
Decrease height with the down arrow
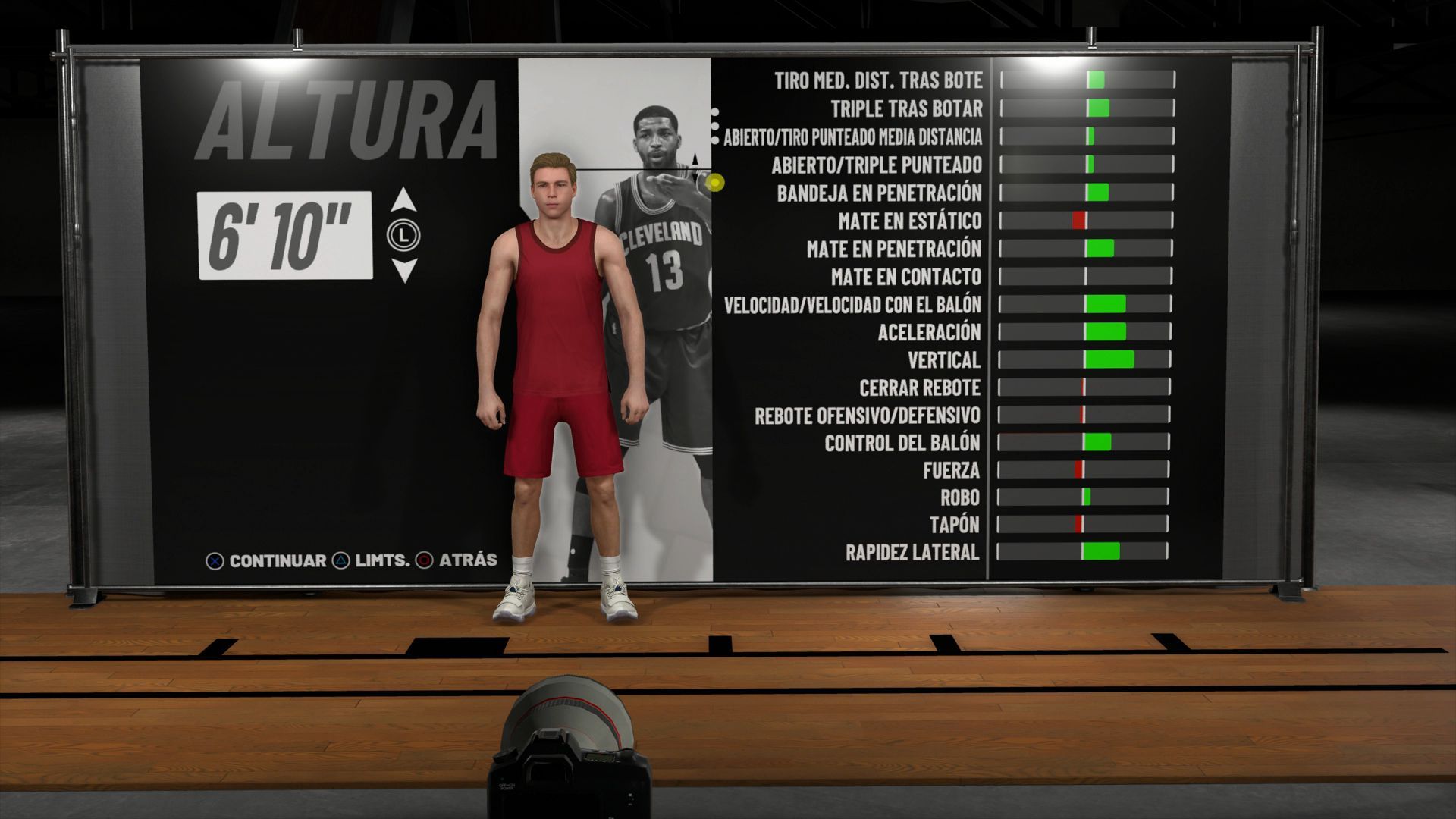404,270
